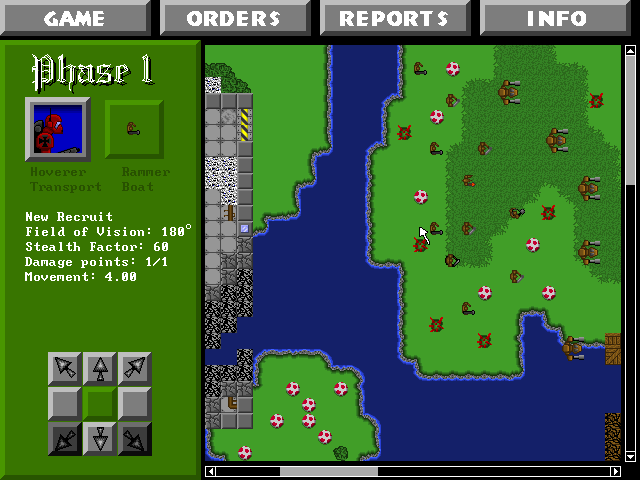Click the map's scroll-down arrow
Viewport: 640px width, 480px height.
click(x=630, y=456)
